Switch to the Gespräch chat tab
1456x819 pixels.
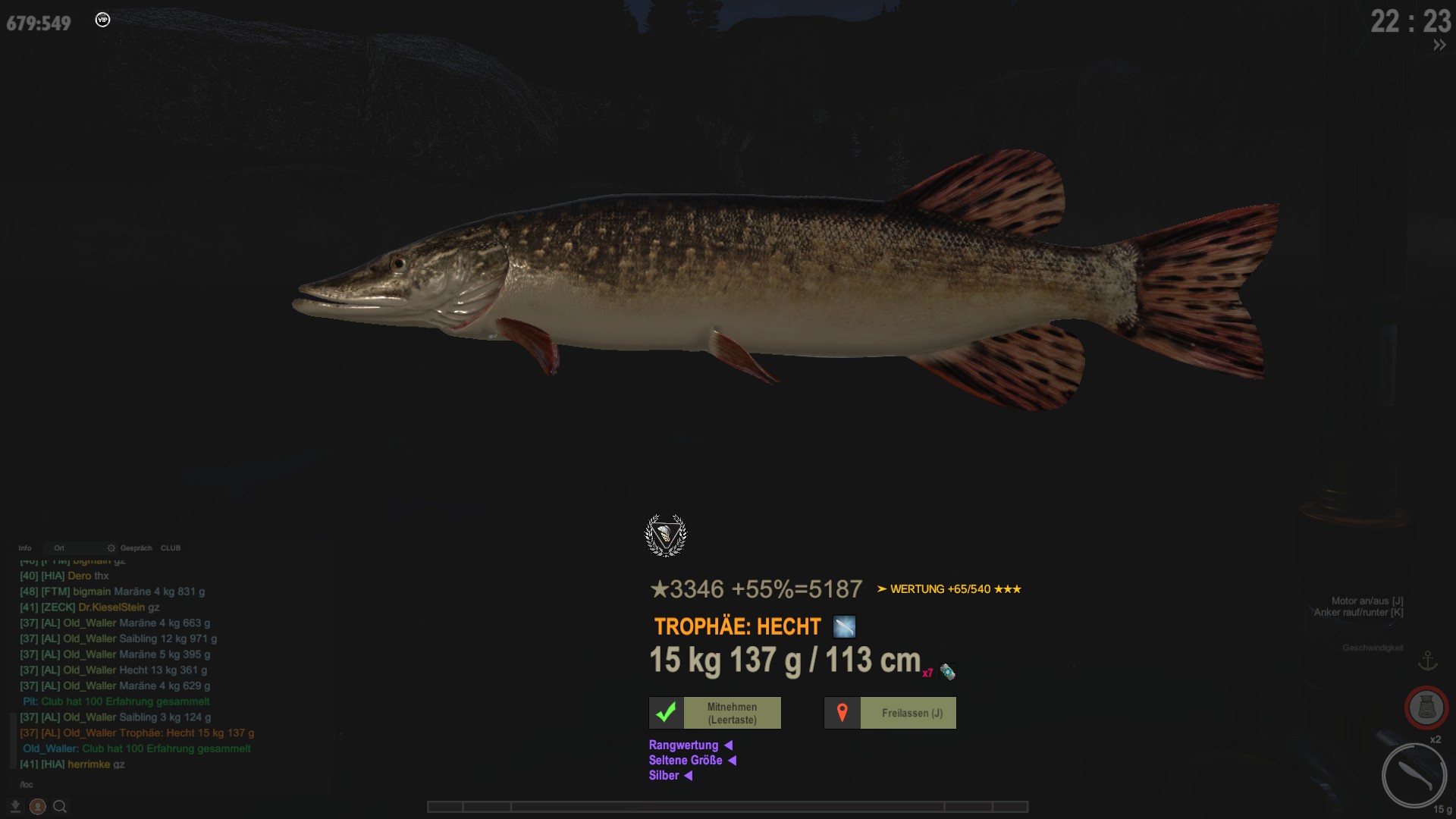pyautogui.click(x=136, y=548)
